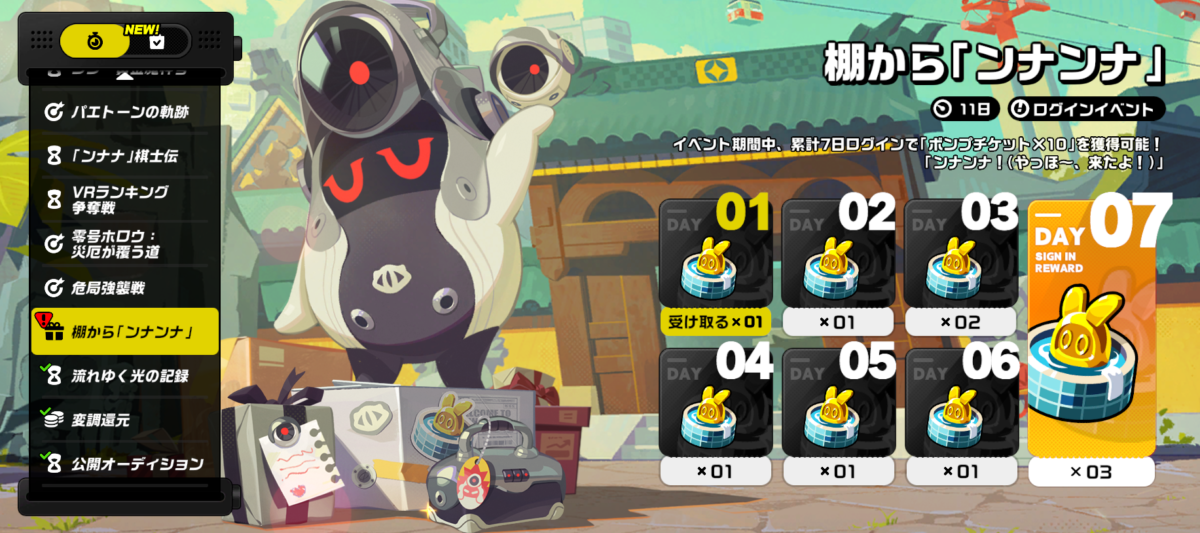
Task: Open the バエトーンの軌跡 event entry
Action: coord(125,112)
